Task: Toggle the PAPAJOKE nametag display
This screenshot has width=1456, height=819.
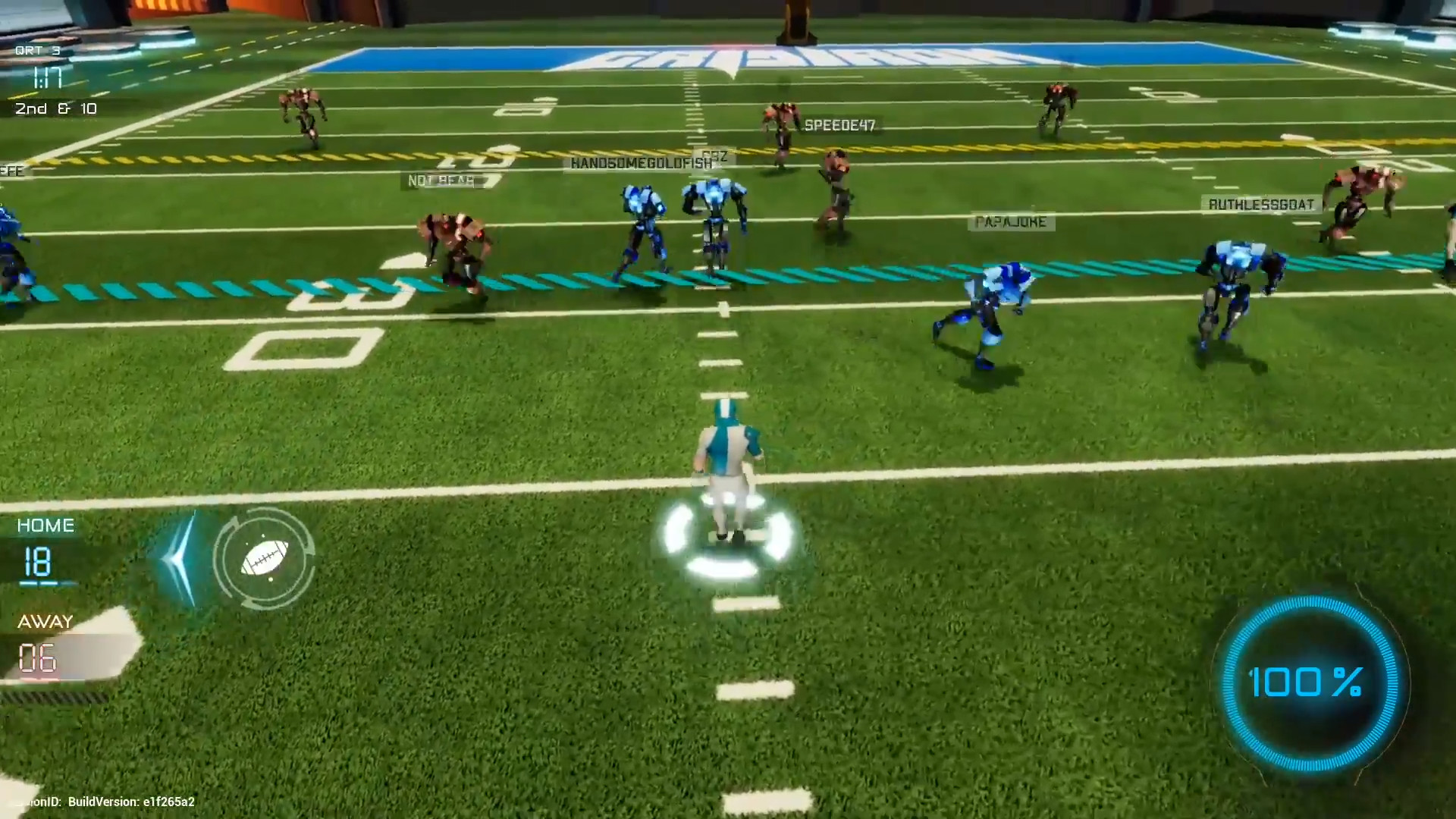Action: tap(1012, 222)
